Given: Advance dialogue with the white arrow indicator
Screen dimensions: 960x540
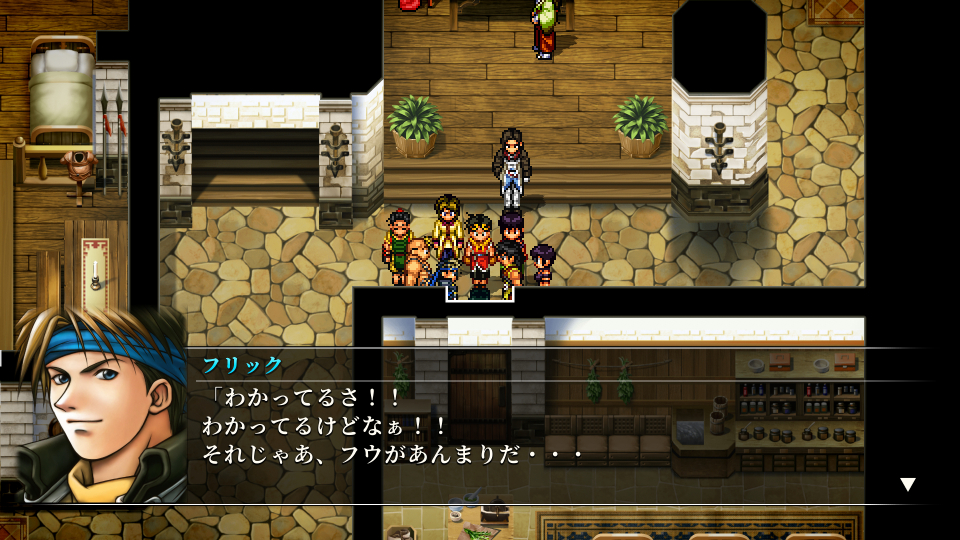Looking at the screenshot, I should [x=907, y=484].
